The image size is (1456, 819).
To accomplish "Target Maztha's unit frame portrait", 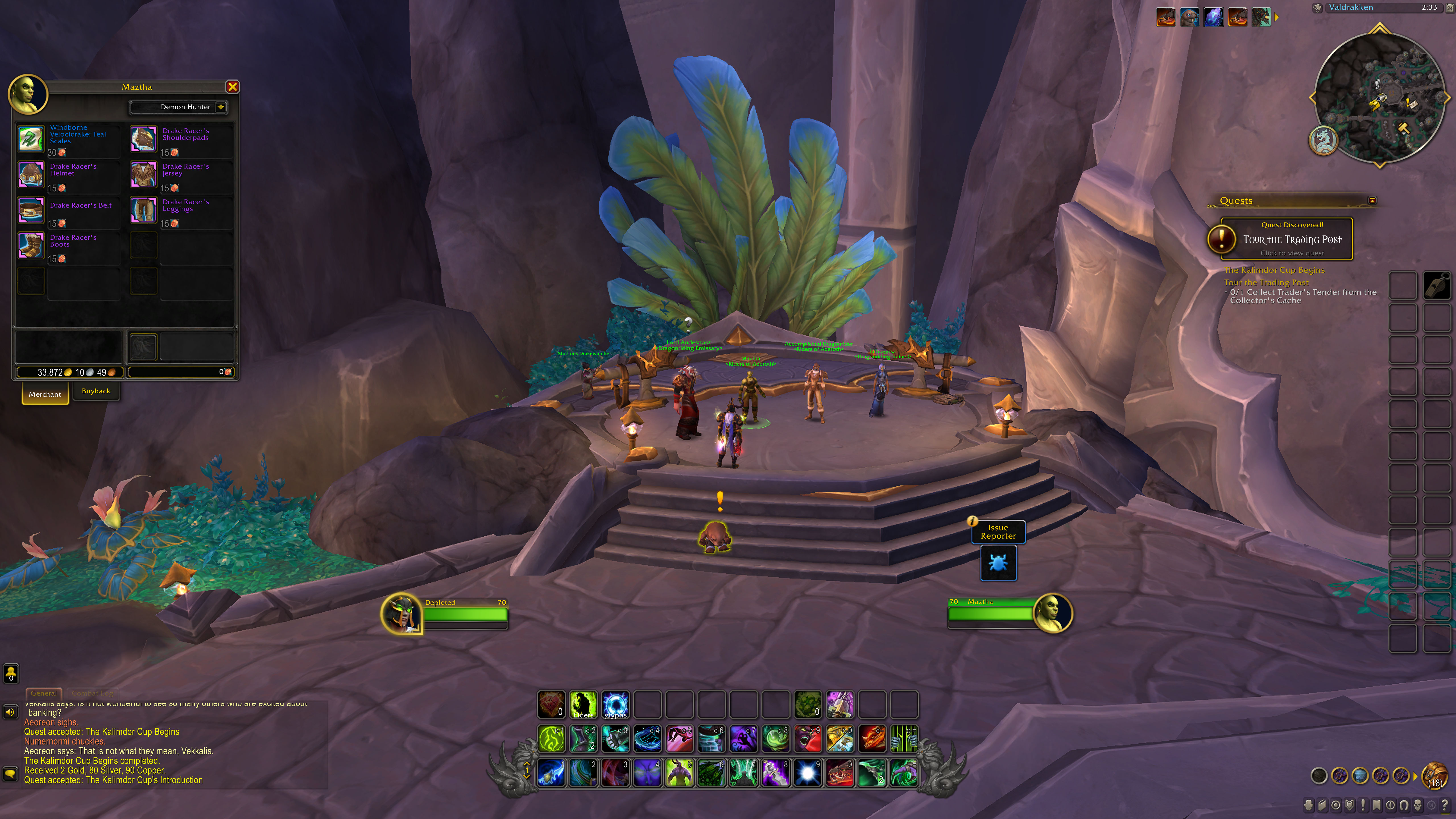I will point(1052,613).
